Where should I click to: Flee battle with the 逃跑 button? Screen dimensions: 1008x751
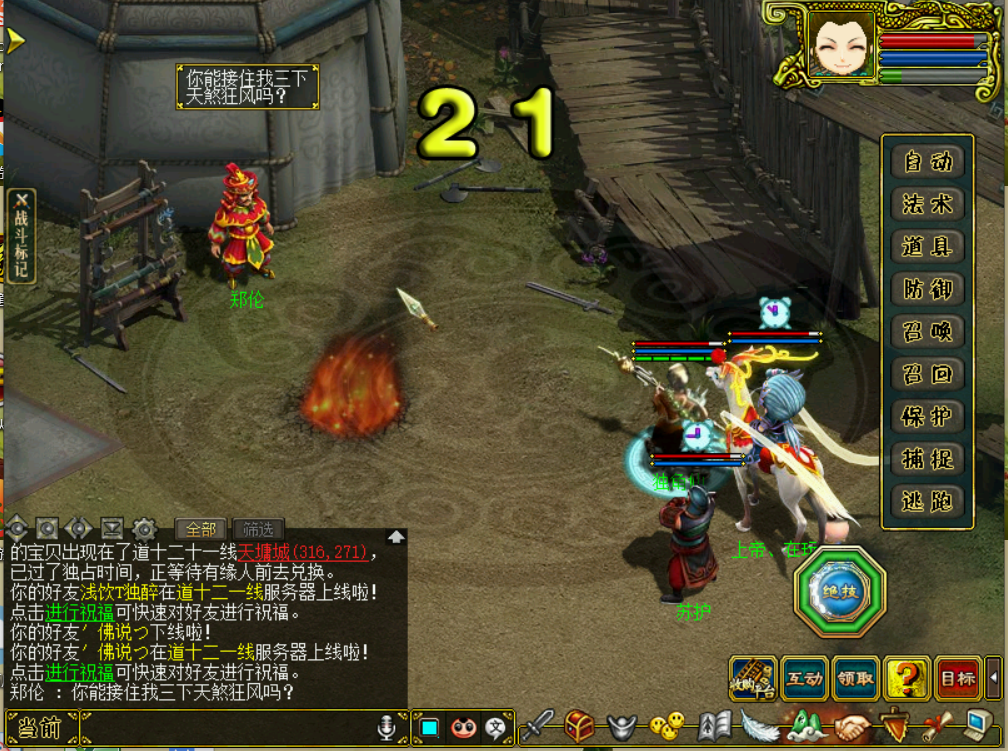pyautogui.click(x=927, y=501)
